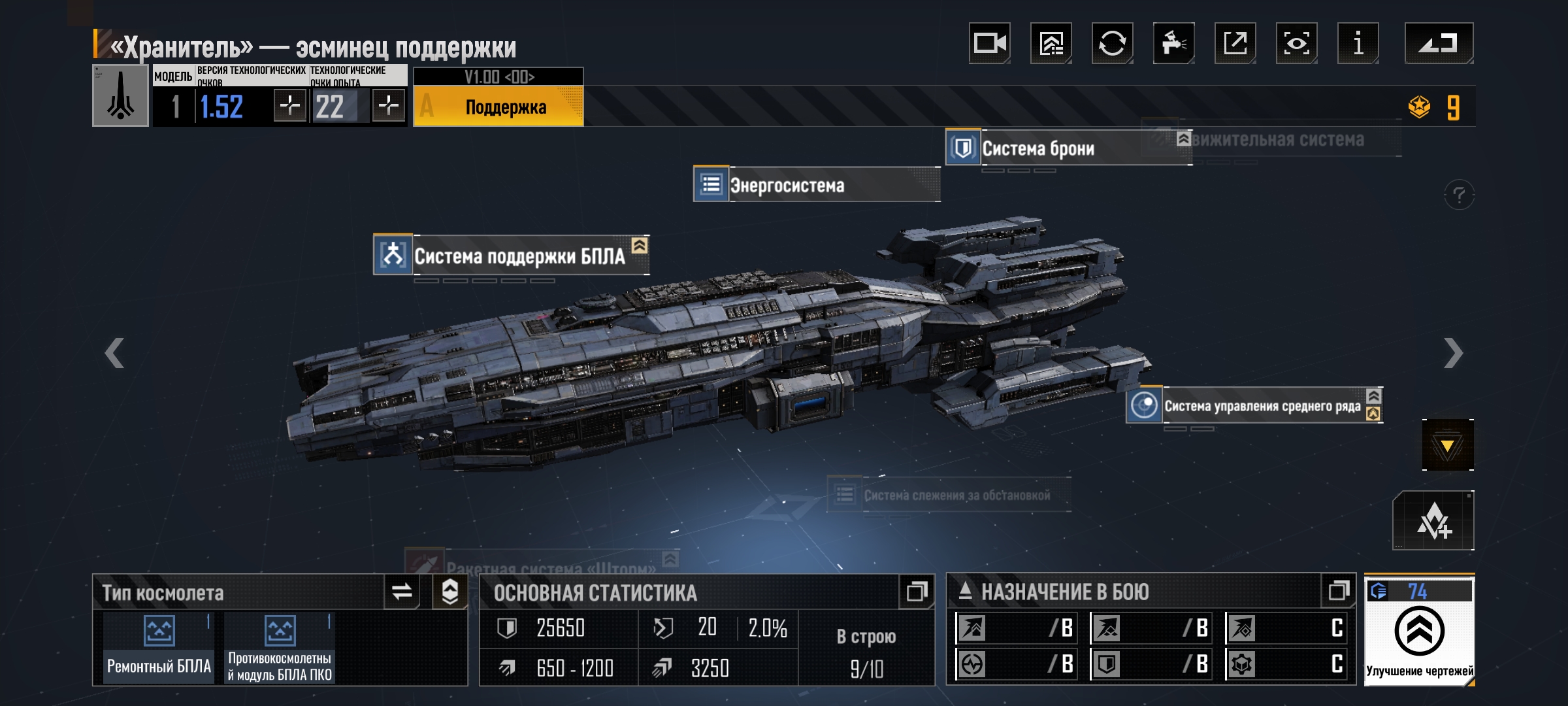Select the Система поддержки БПЛА module
This screenshot has width=1568, height=706.
[x=519, y=256]
